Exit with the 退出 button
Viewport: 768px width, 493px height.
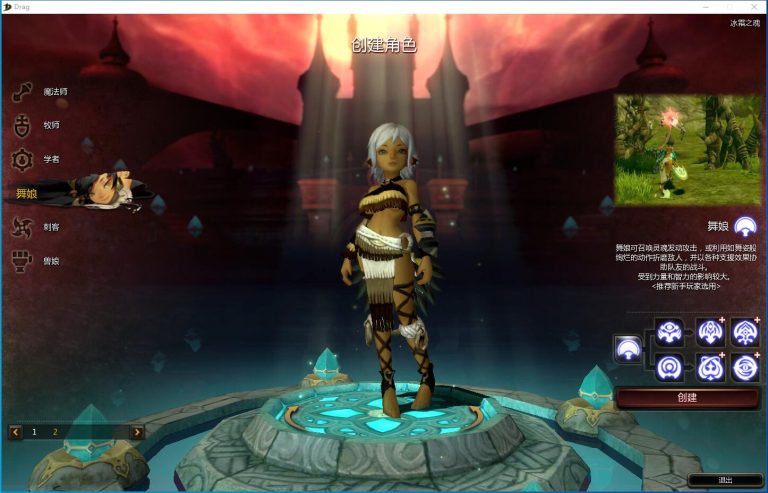tap(725, 480)
